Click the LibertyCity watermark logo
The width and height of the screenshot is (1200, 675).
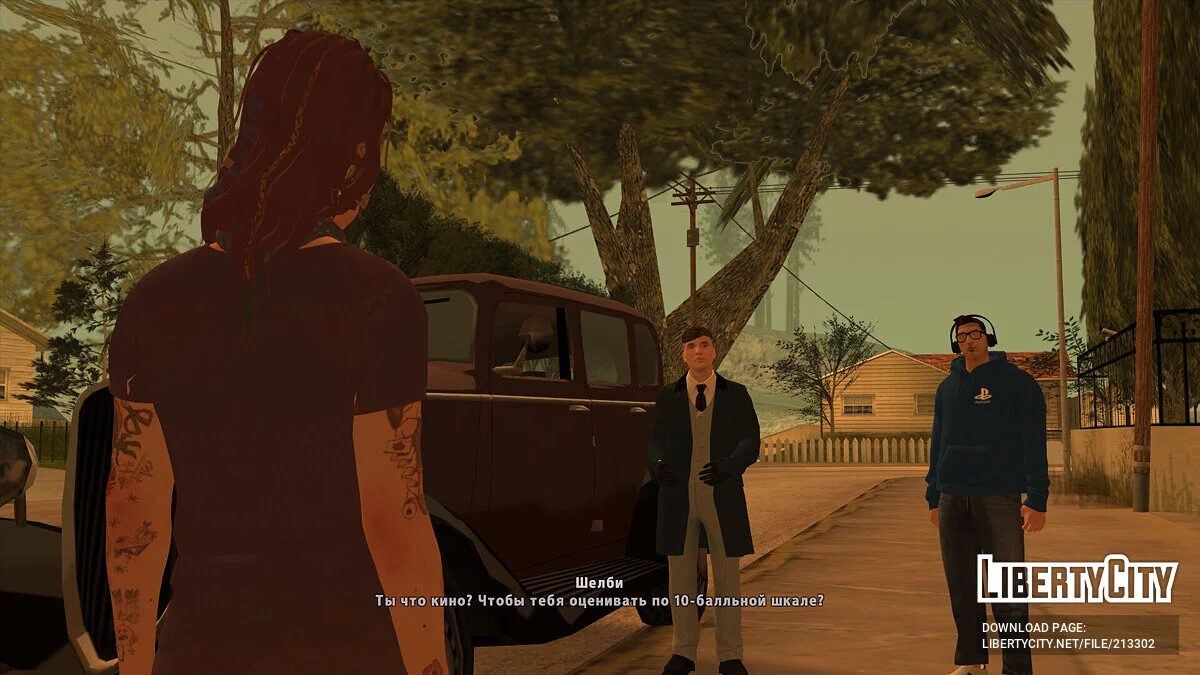click(1077, 579)
